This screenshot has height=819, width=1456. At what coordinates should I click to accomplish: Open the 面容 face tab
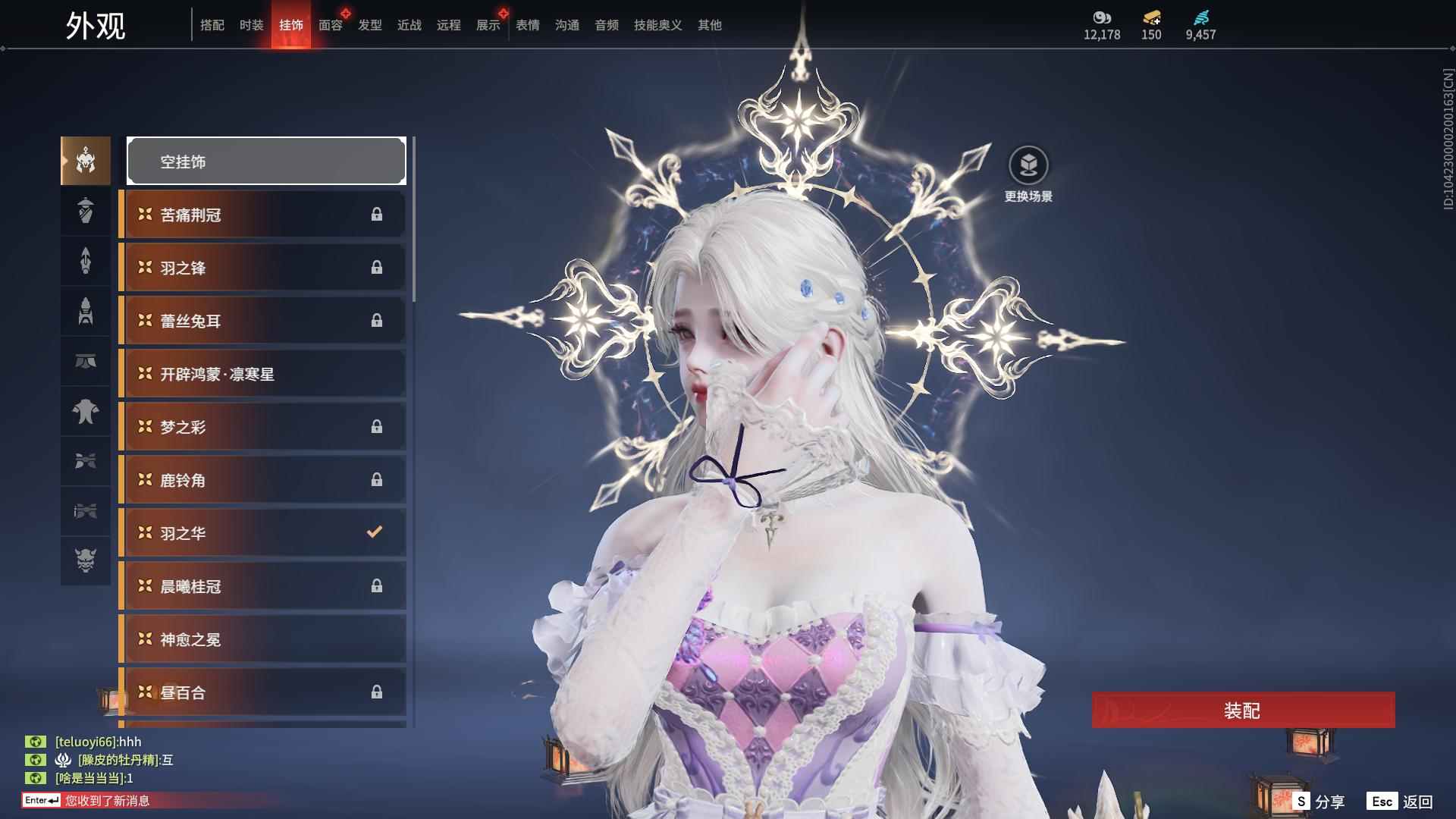click(331, 26)
